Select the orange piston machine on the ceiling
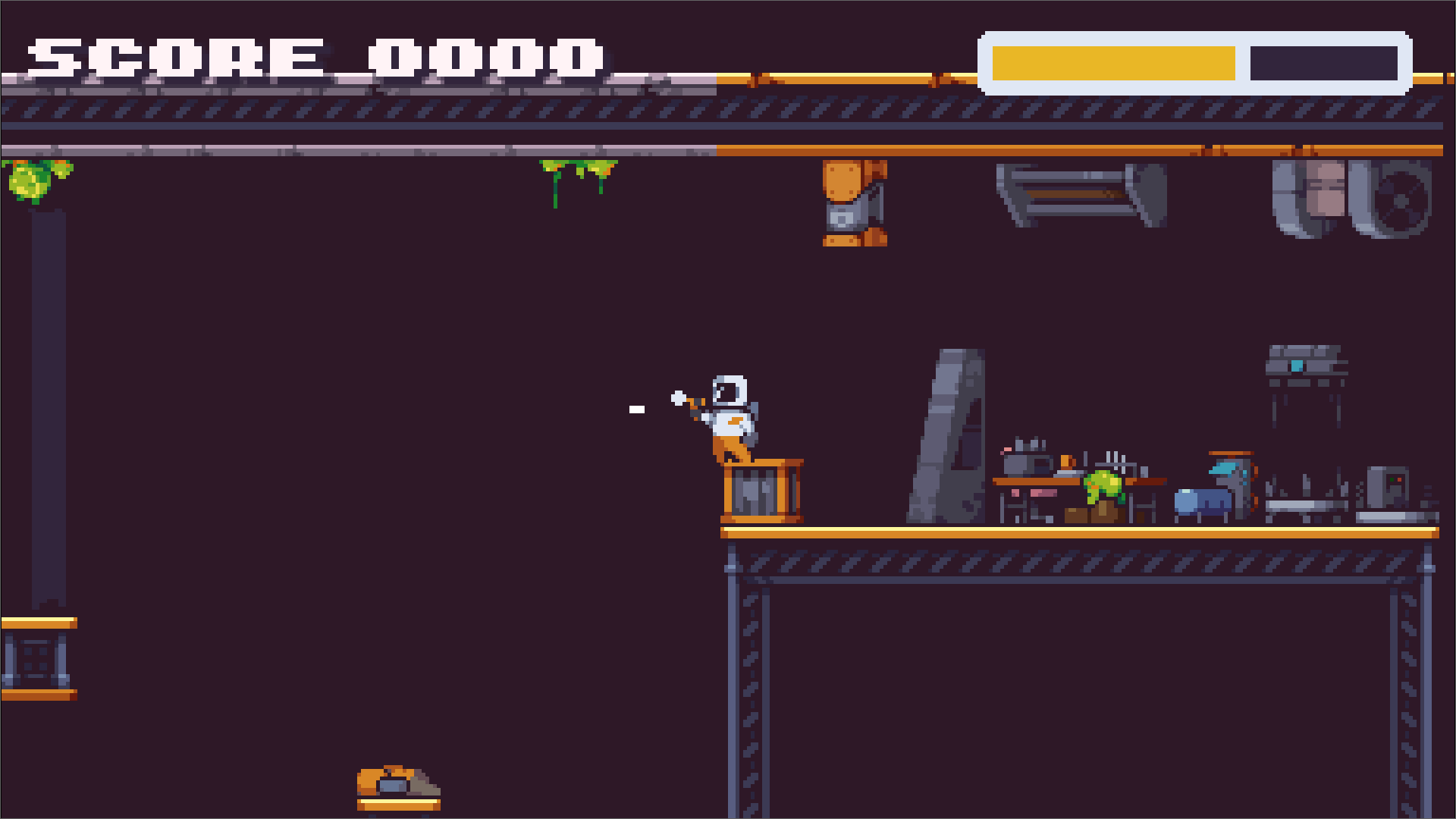 [853, 205]
